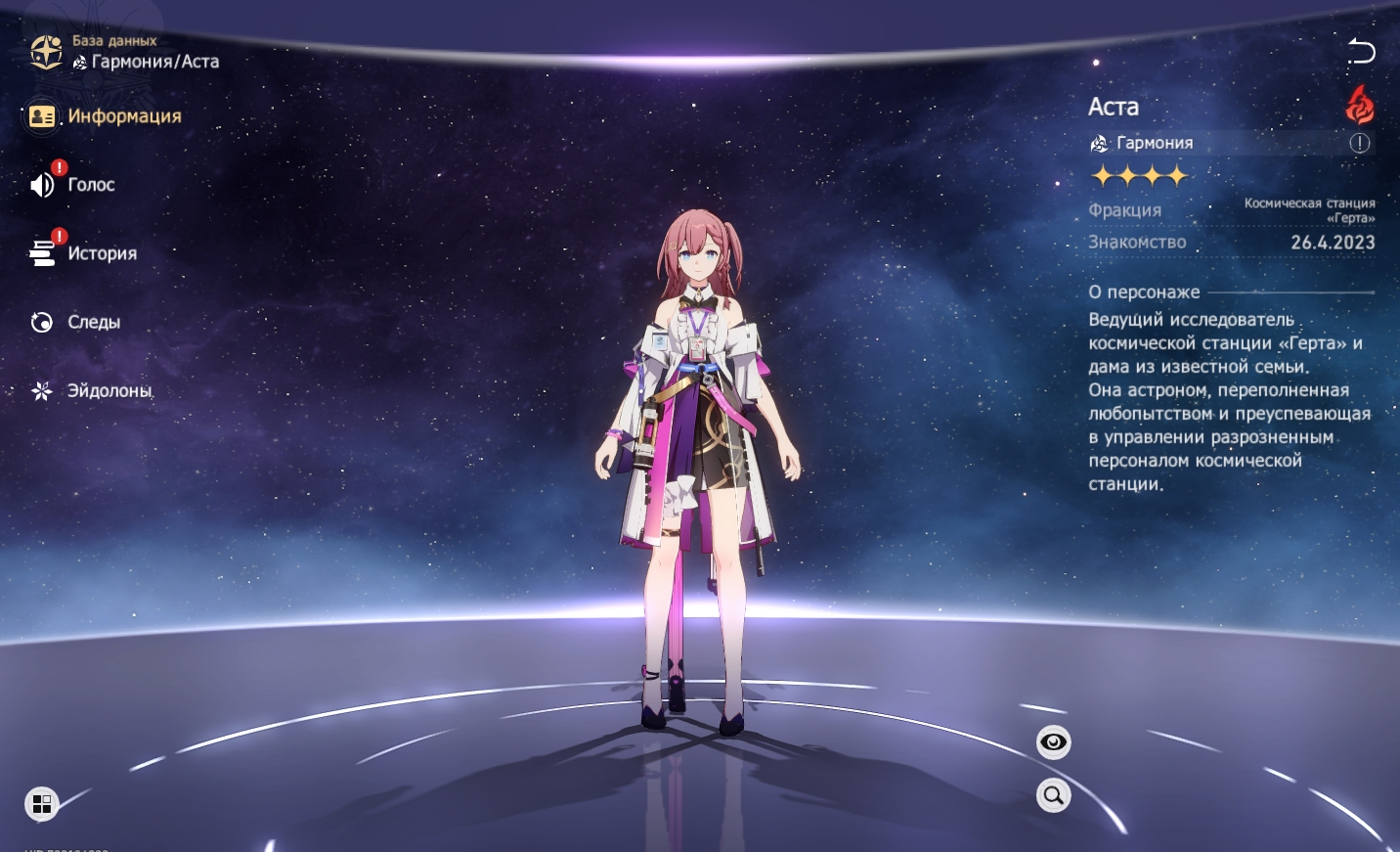Open the four-square grid menu button

[42, 804]
